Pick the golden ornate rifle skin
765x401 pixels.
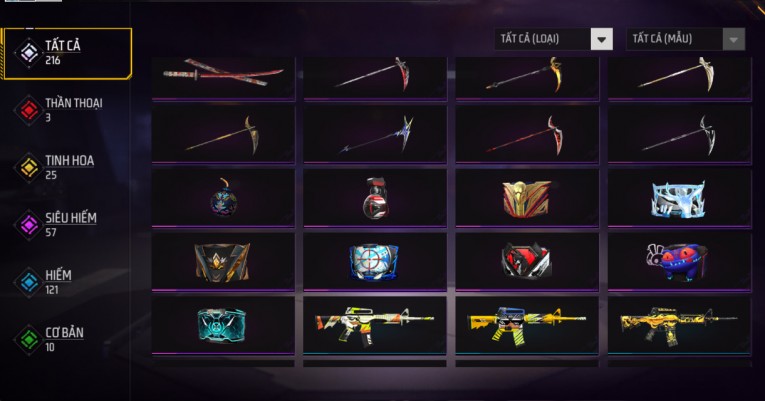tap(679, 324)
